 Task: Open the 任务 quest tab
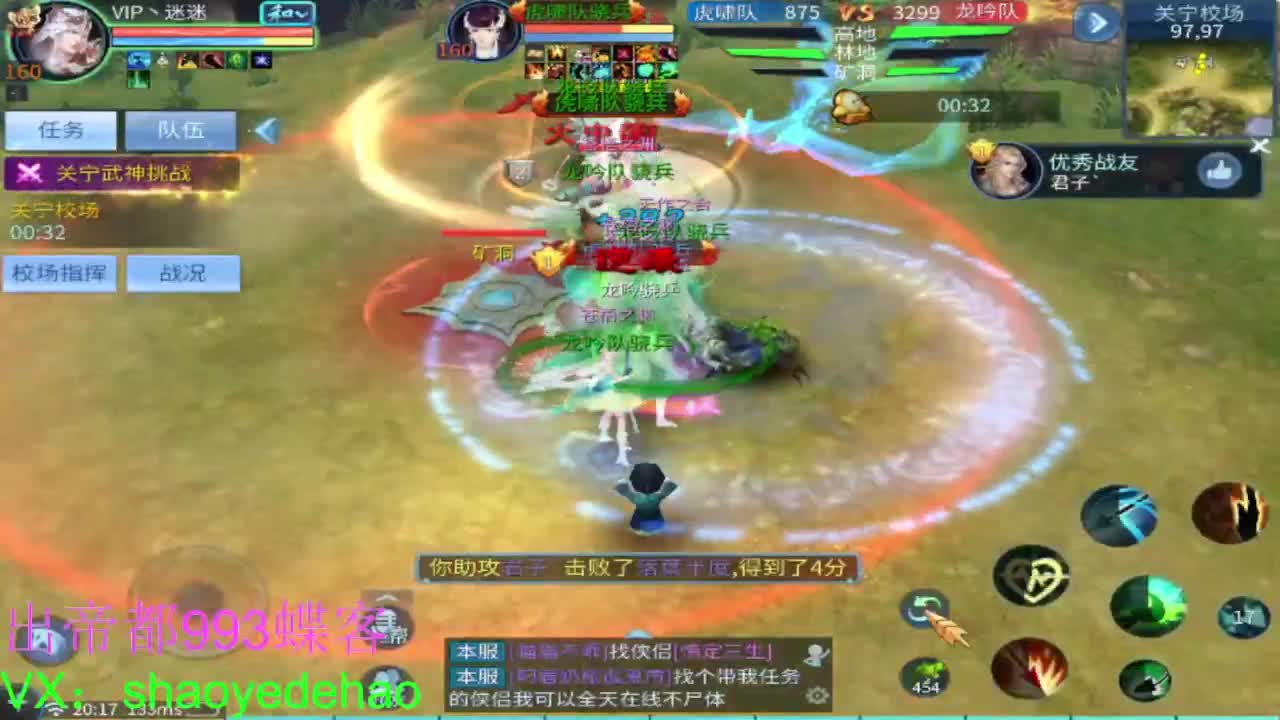[x=60, y=130]
